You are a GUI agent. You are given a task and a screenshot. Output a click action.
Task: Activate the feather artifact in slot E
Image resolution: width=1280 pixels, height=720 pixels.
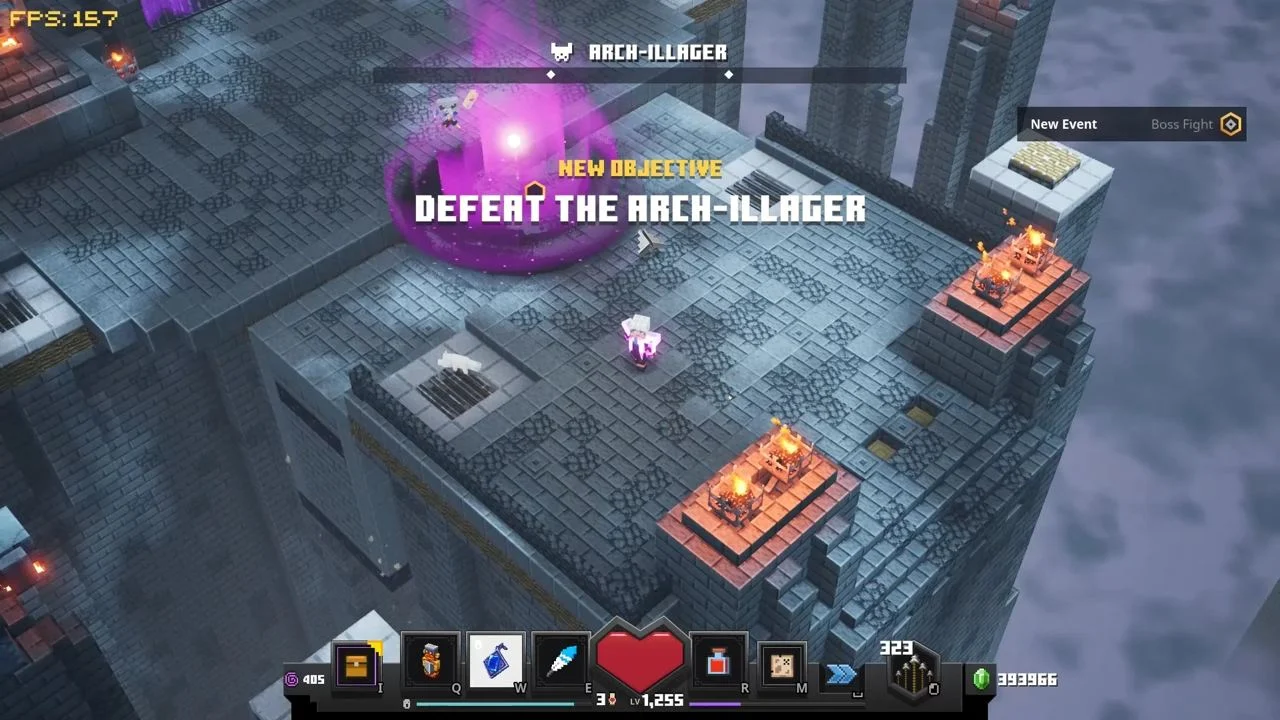[x=559, y=660]
